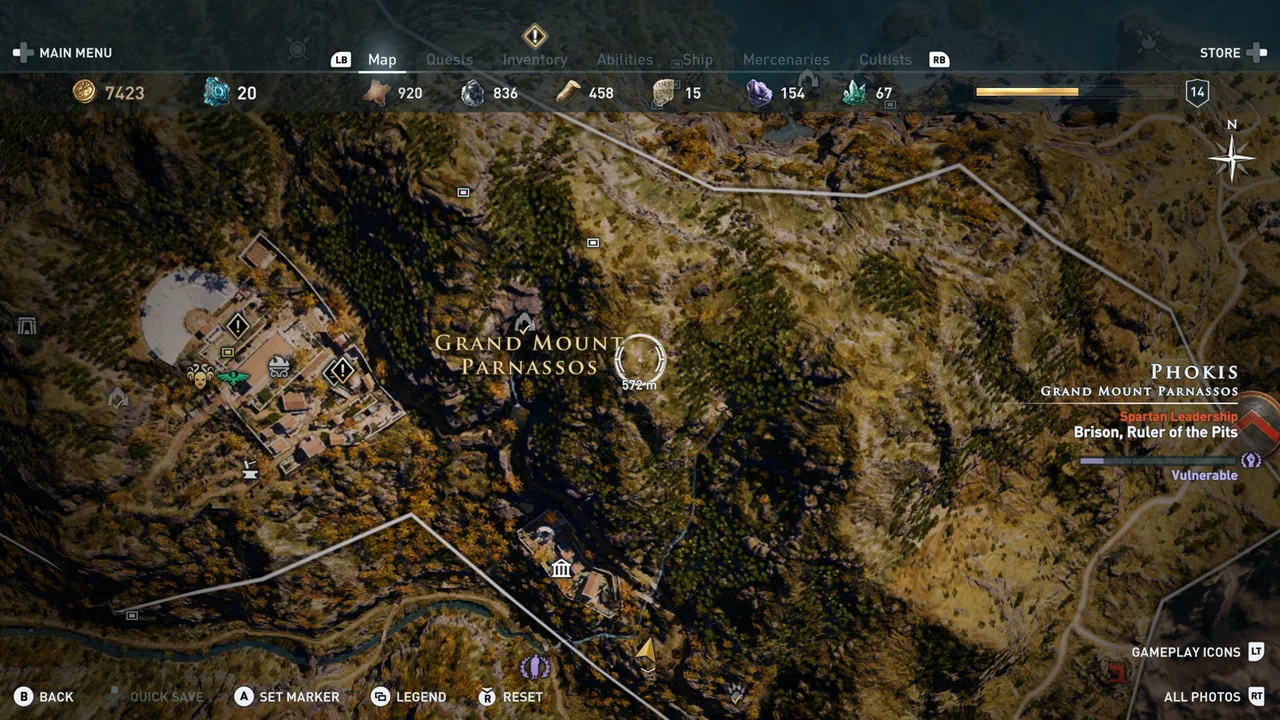Switch to the Inventory tab
1280x720 pixels.
[535, 59]
